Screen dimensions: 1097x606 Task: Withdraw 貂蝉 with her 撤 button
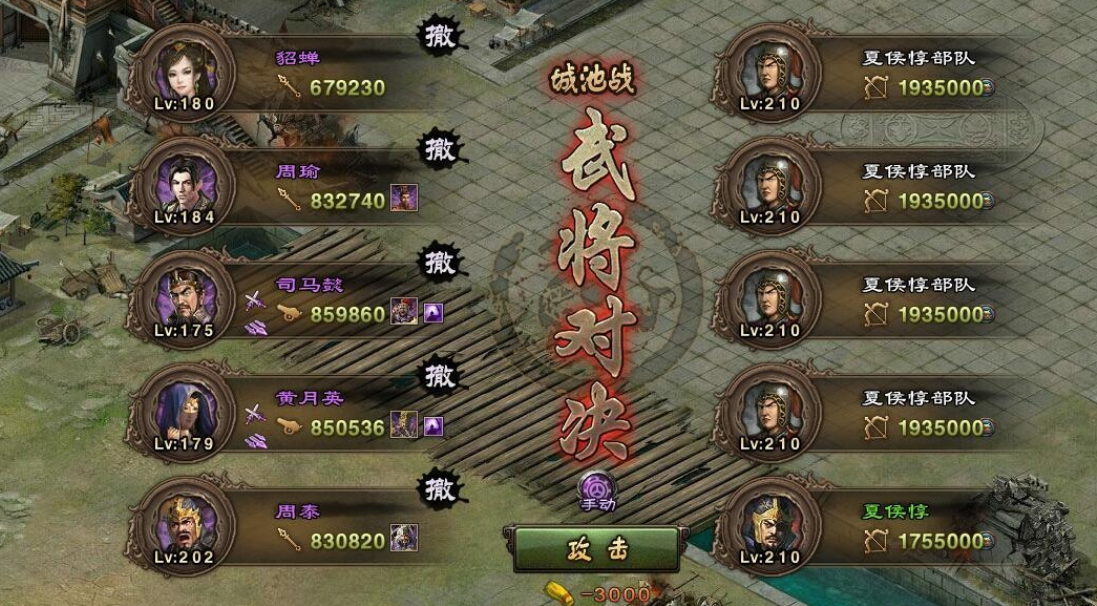pyautogui.click(x=439, y=36)
